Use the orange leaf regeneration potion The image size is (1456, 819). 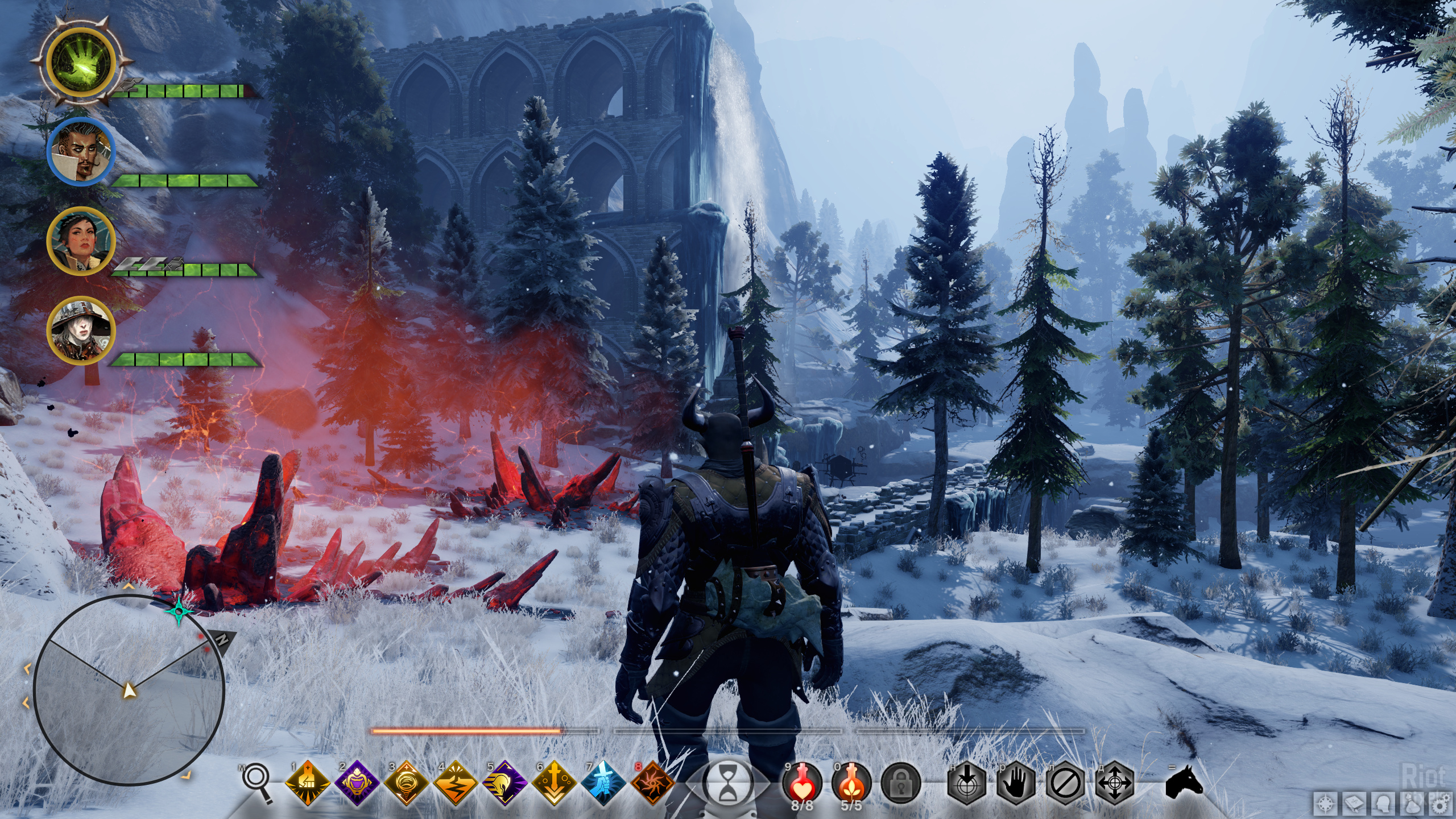click(851, 781)
